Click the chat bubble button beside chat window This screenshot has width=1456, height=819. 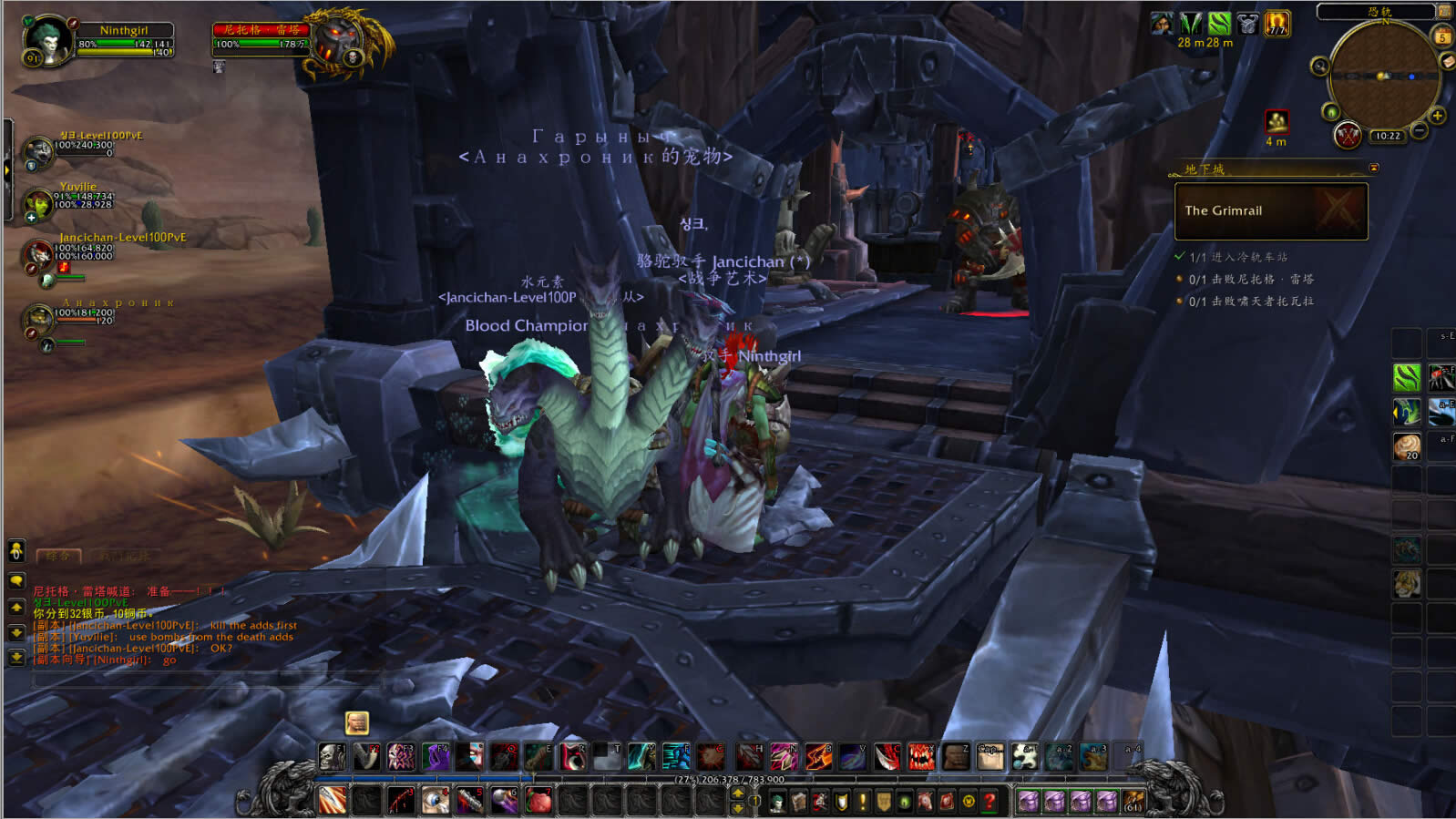16,580
